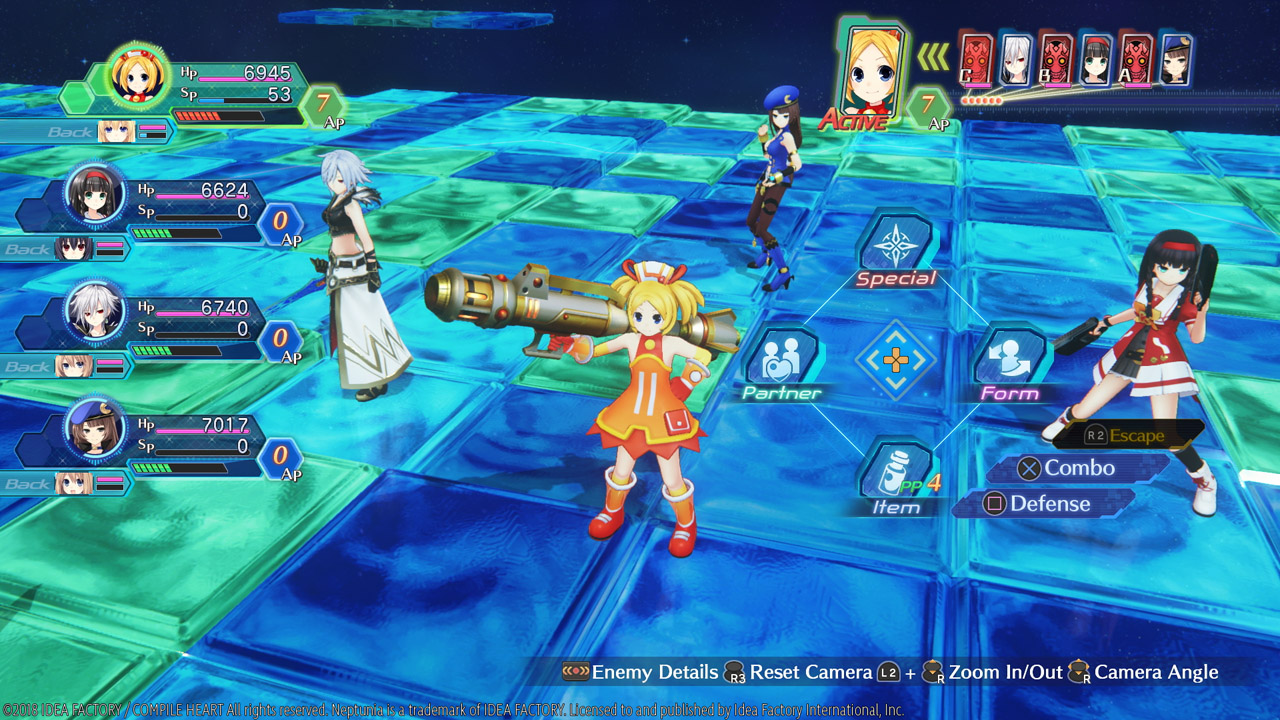The height and width of the screenshot is (720, 1280).
Task: Click the center directional pad icon
Action: [895, 360]
